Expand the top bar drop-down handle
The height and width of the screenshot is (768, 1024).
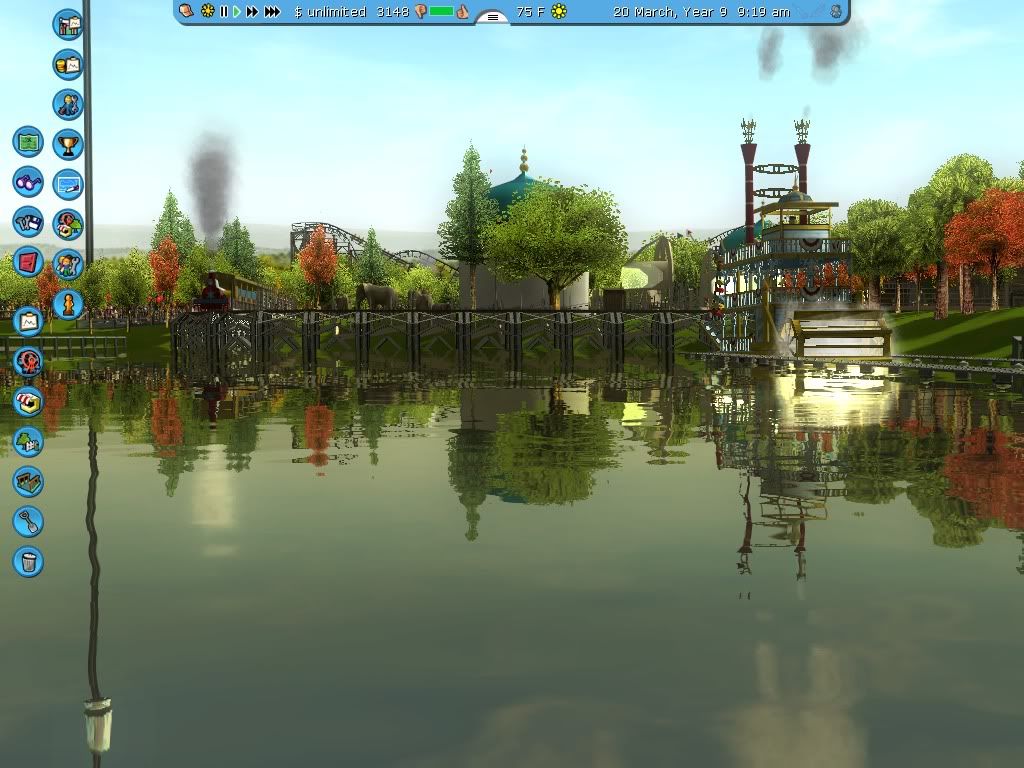coord(492,17)
